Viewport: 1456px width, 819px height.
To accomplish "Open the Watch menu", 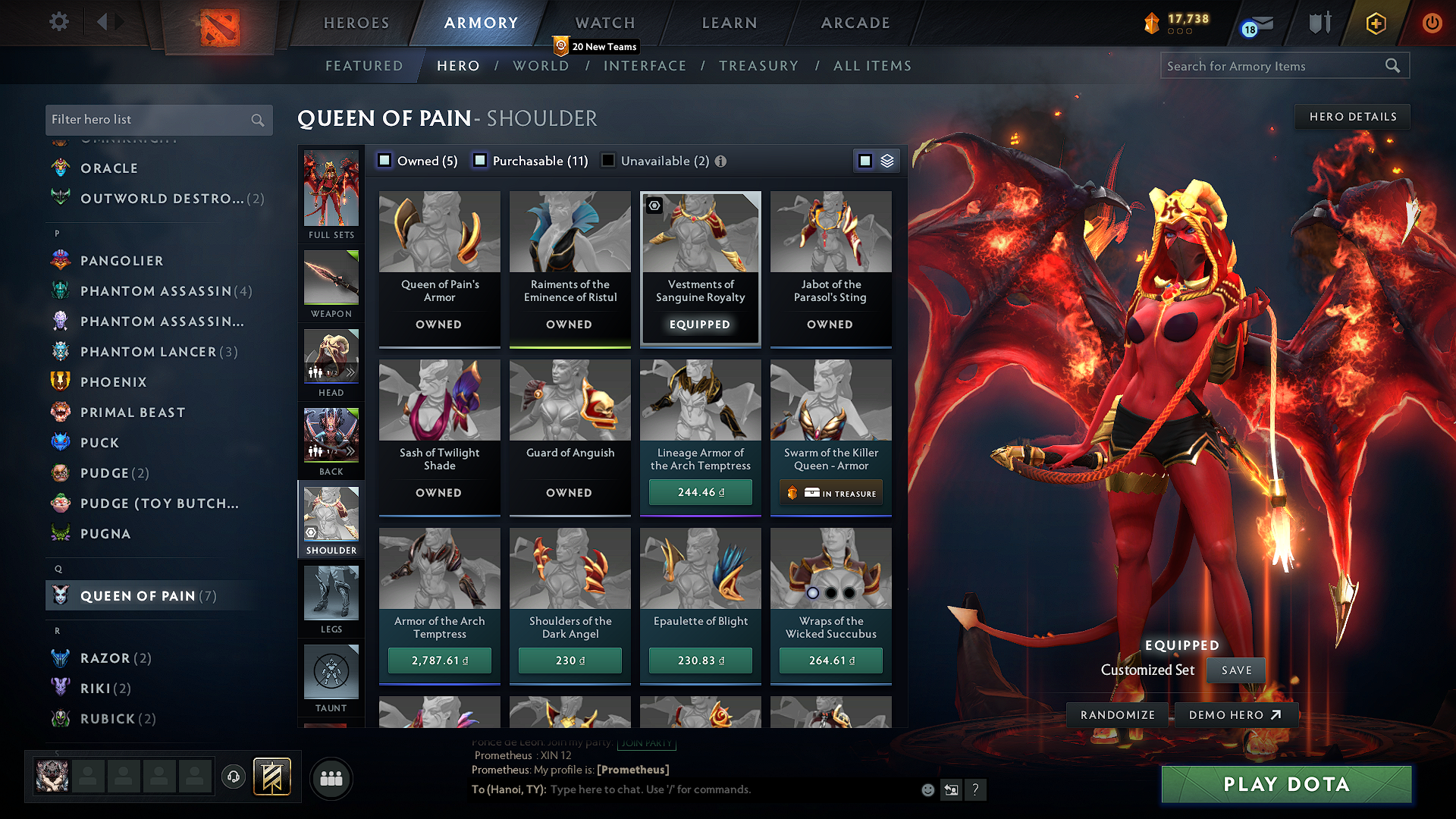I will (604, 23).
